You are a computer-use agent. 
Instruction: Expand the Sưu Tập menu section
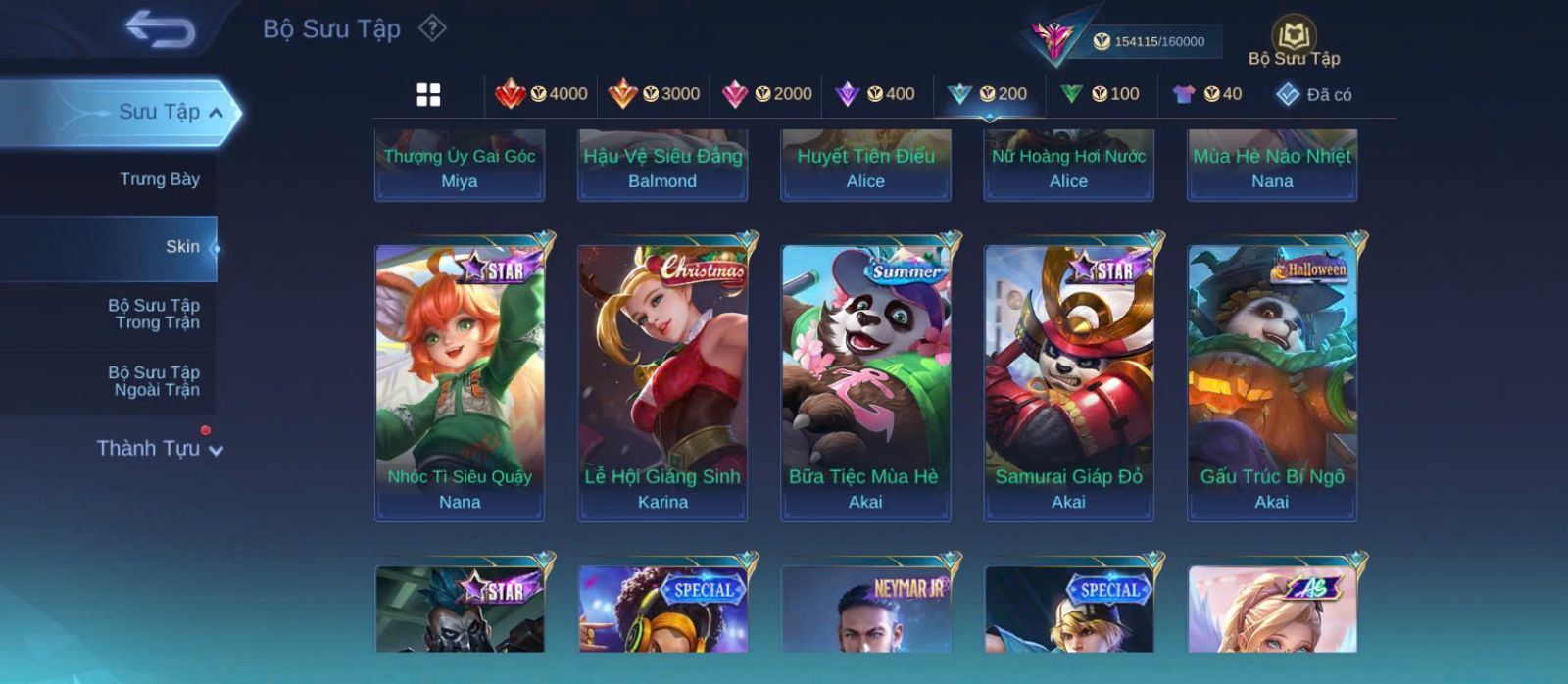point(169,113)
